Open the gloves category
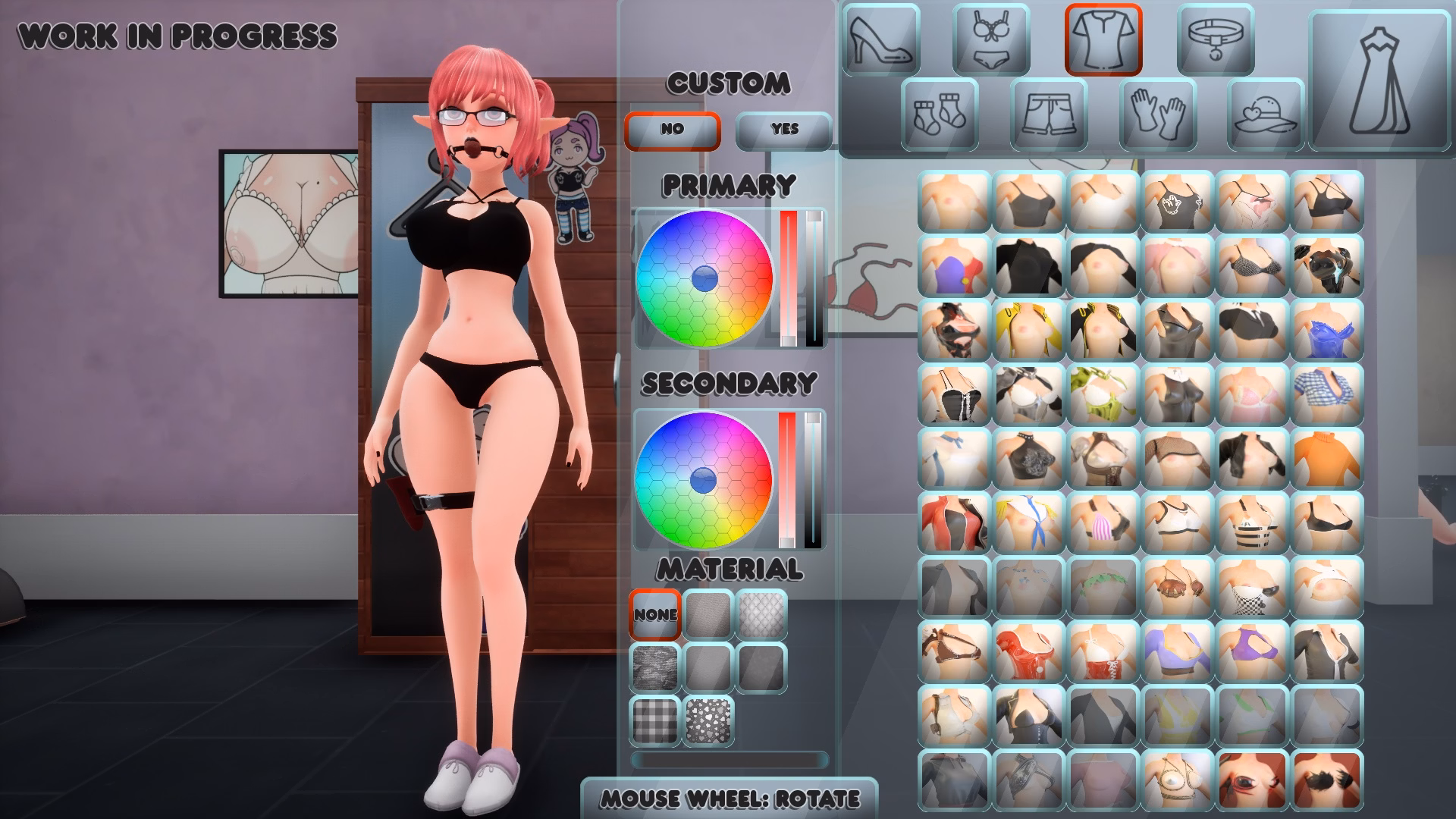This screenshot has width=1456, height=819. coord(1156,112)
